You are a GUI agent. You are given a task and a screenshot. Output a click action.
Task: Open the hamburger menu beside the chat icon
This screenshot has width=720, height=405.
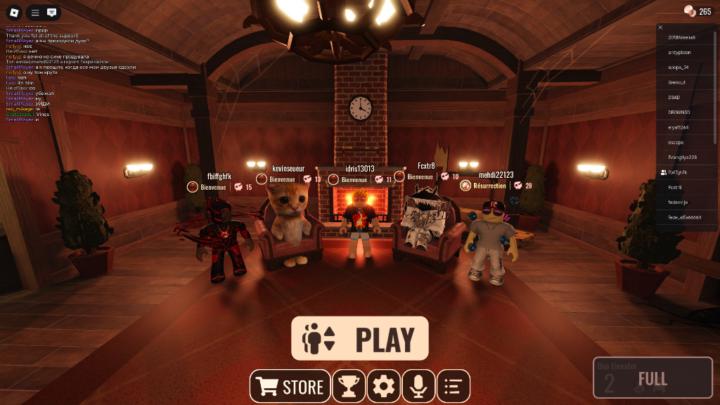[x=35, y=12]
